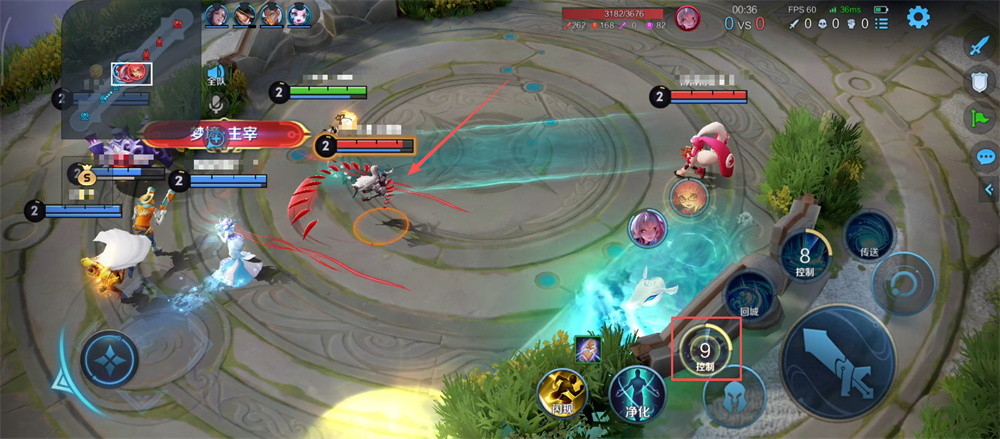
Task: Use the 净化 purify skill
Action: 637,390
